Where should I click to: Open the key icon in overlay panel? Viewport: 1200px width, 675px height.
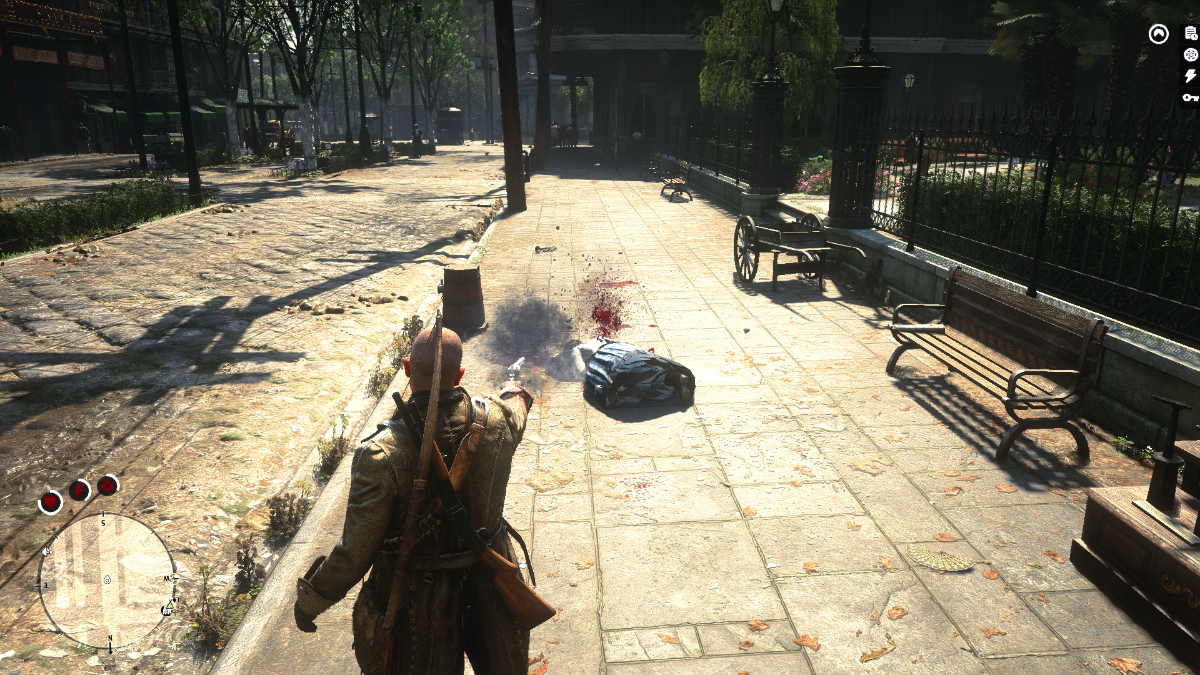[1190, 97]
